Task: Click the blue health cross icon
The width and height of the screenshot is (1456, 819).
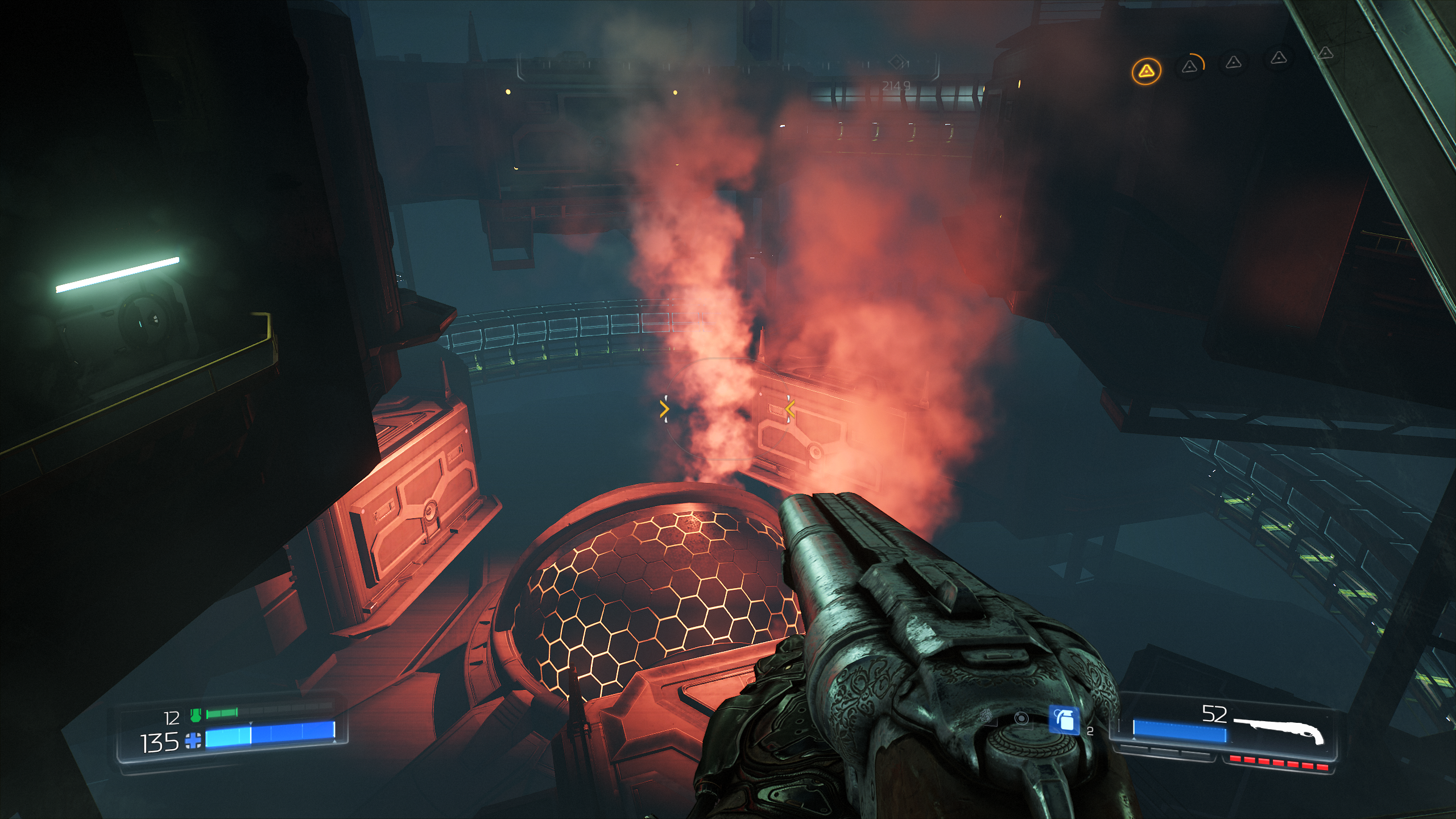Action: (193, 740)
